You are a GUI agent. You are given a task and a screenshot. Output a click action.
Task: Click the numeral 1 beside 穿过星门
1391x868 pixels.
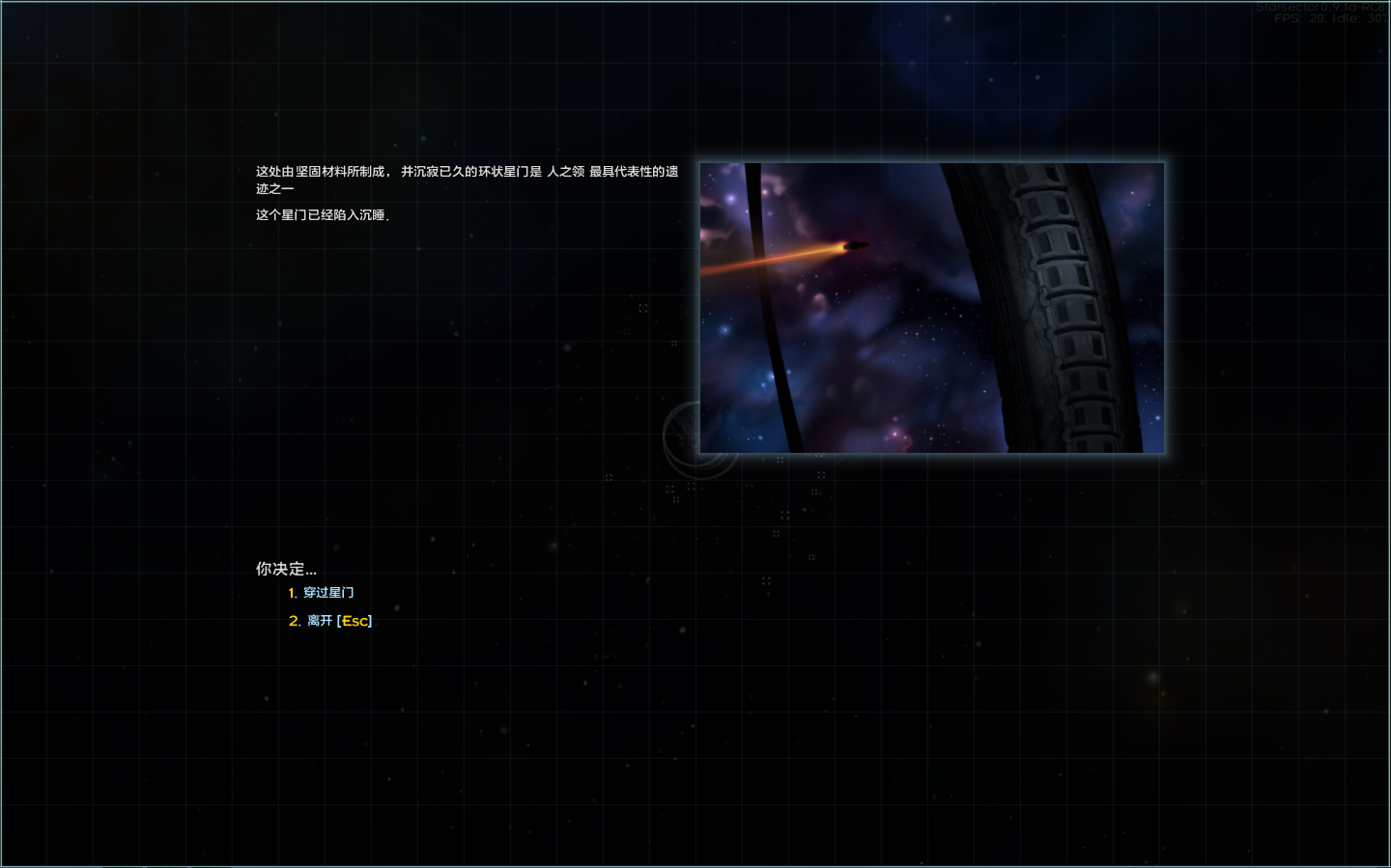pos(292,592)
